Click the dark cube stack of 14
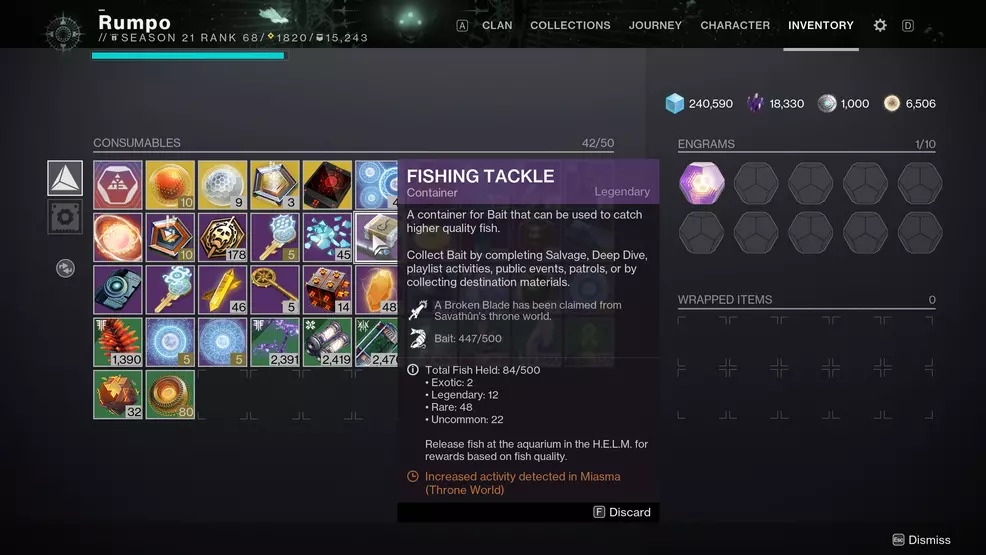This screenshot has height=555, width=986. tap(326, 289)
